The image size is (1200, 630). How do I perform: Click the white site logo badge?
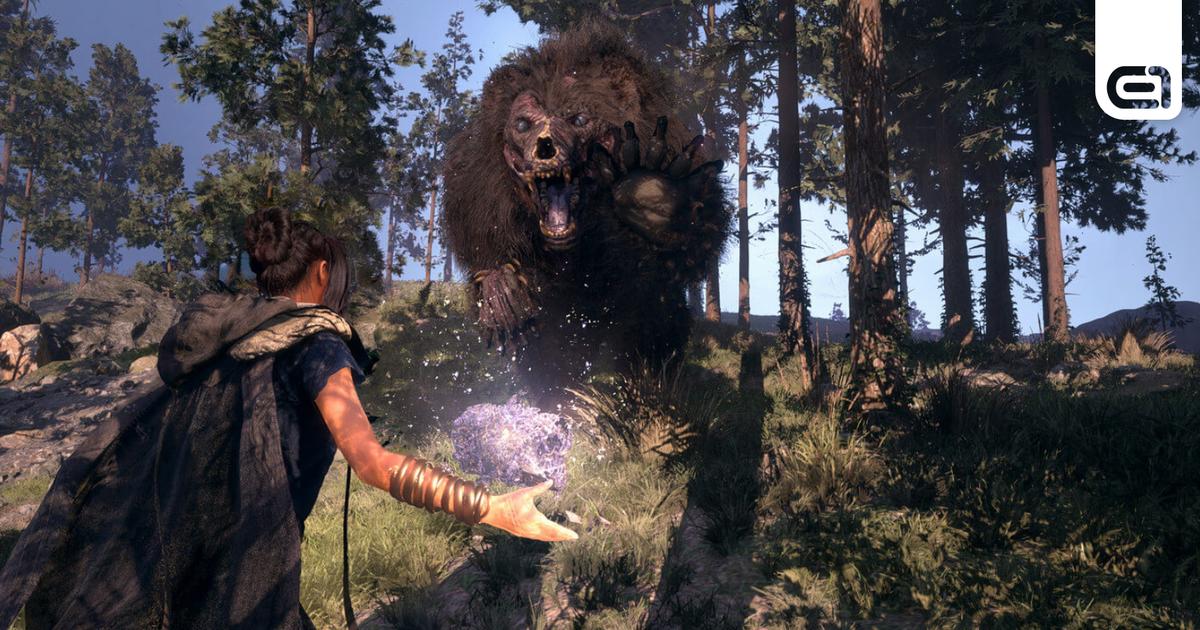click(1138, 60)
